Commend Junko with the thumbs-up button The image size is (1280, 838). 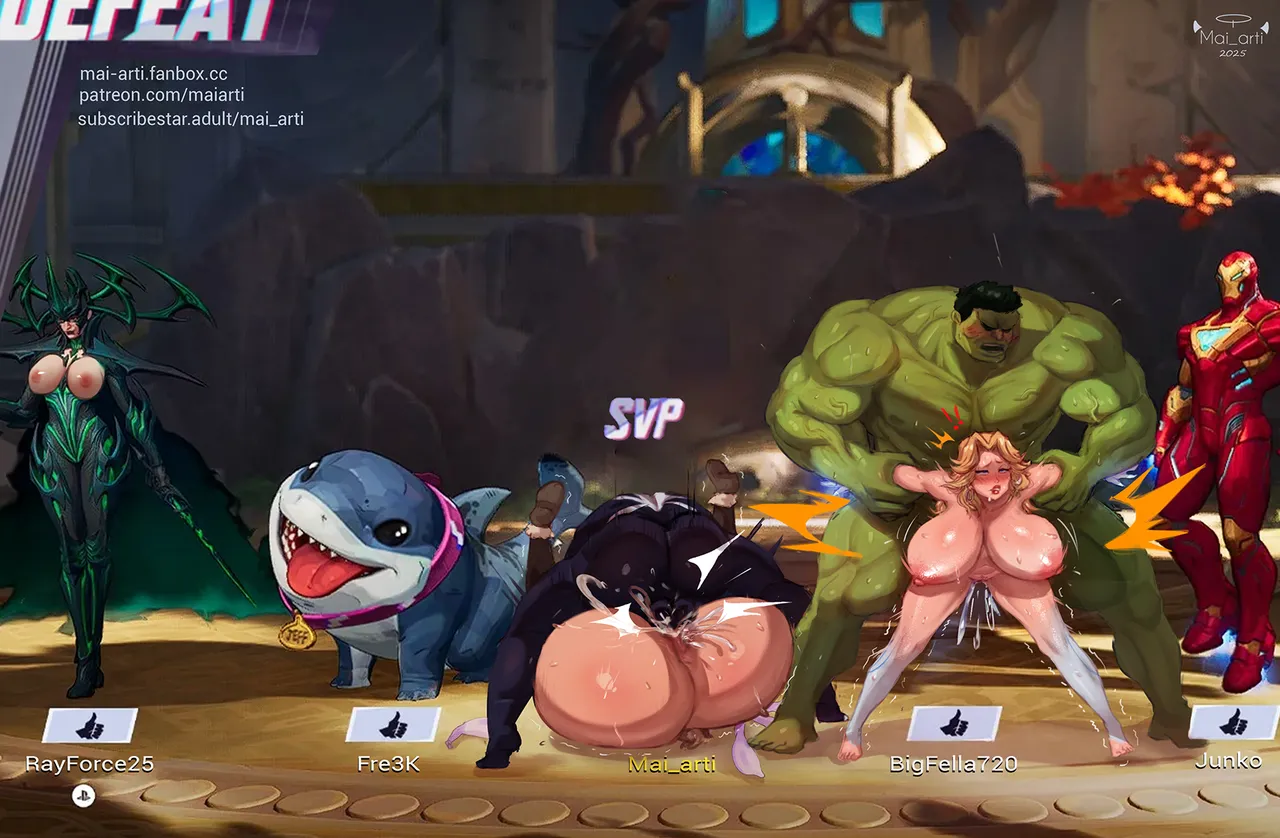(x=1234, y=722)
